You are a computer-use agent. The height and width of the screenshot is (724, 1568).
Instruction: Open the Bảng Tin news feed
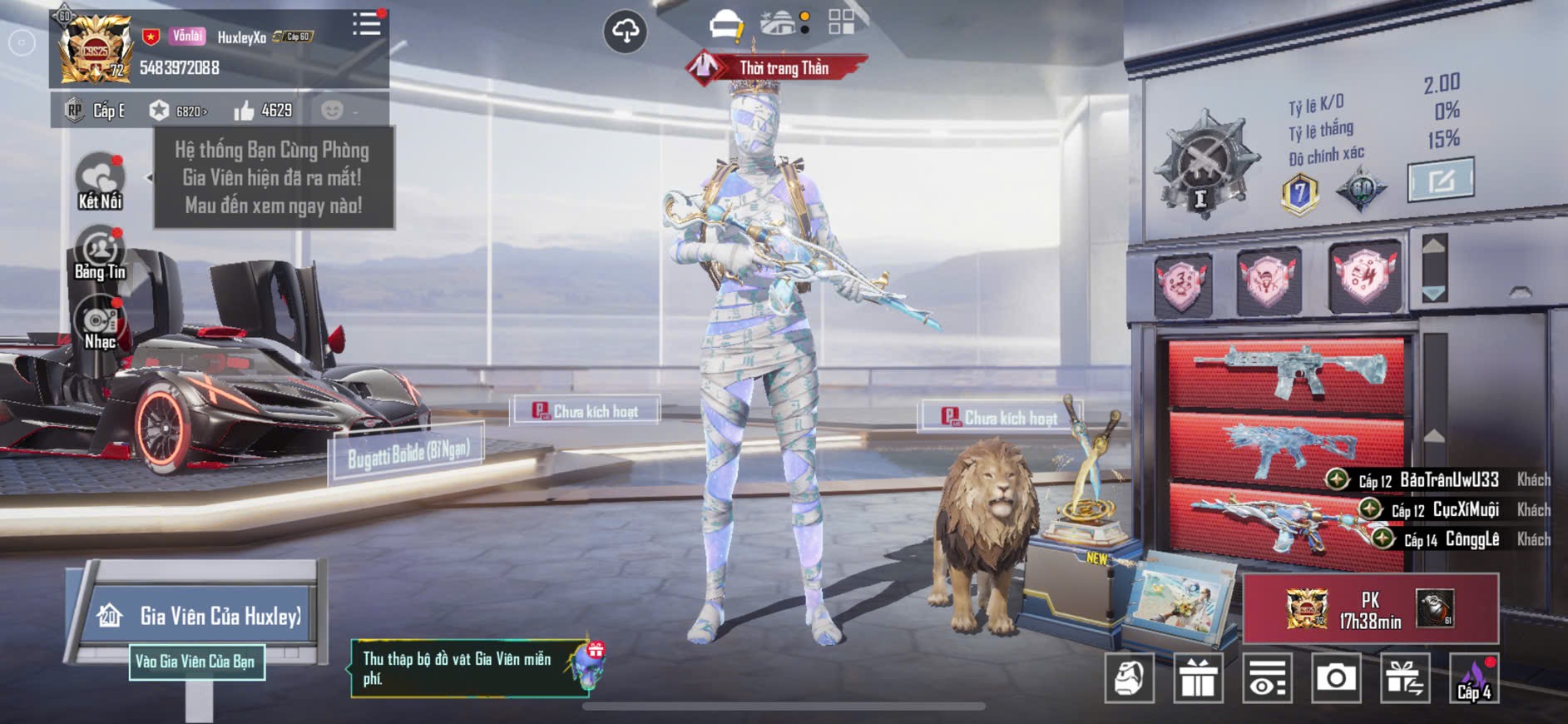coord(100,254)
